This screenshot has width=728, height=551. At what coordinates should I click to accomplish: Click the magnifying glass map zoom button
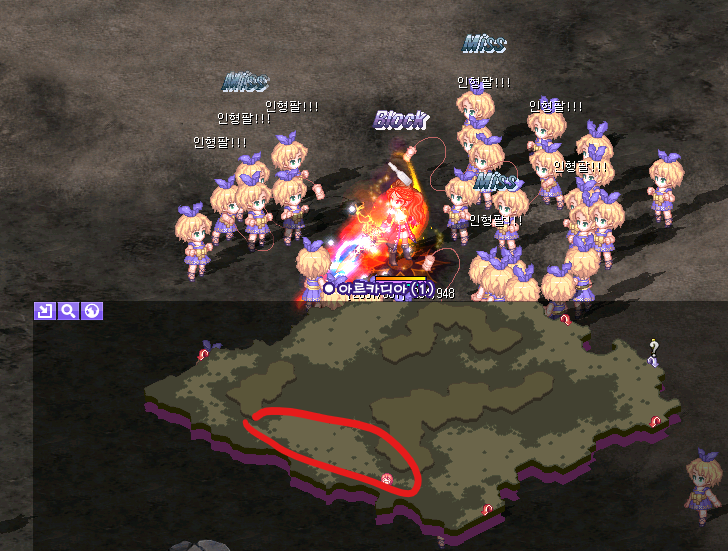click(68, 311)
